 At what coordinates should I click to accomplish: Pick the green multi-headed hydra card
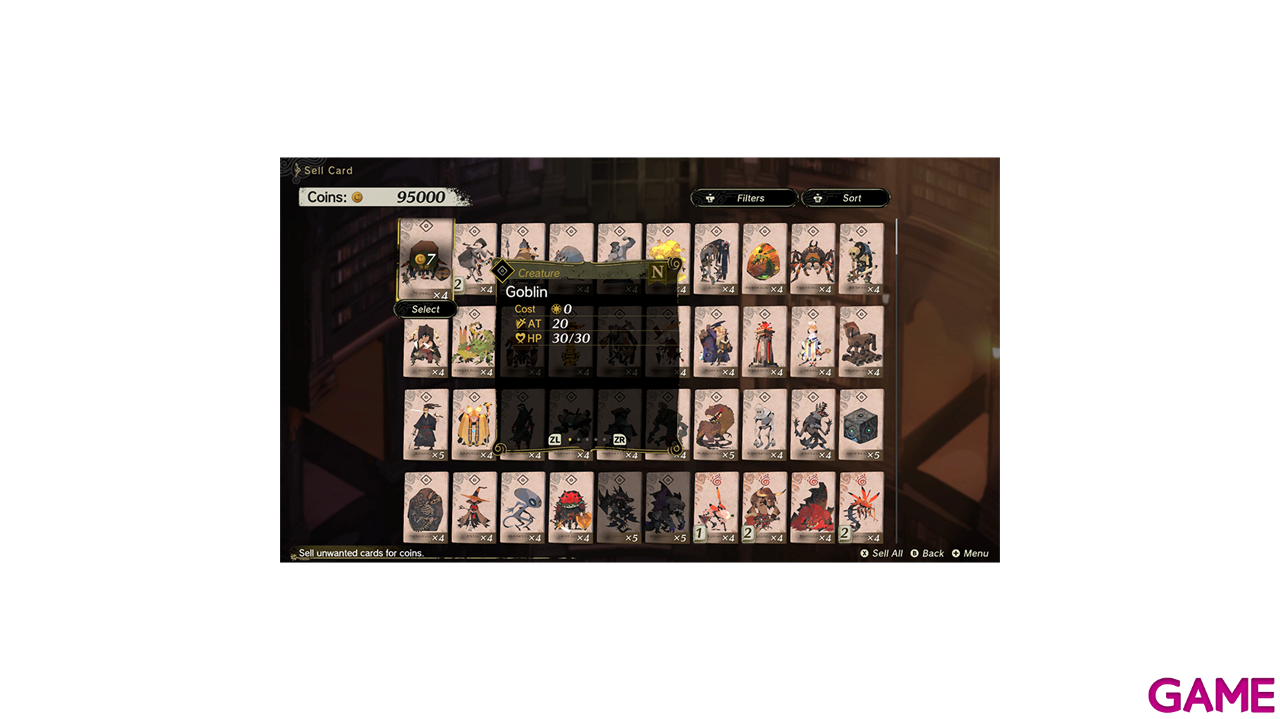pyautogui.click(x=474, y=342)
